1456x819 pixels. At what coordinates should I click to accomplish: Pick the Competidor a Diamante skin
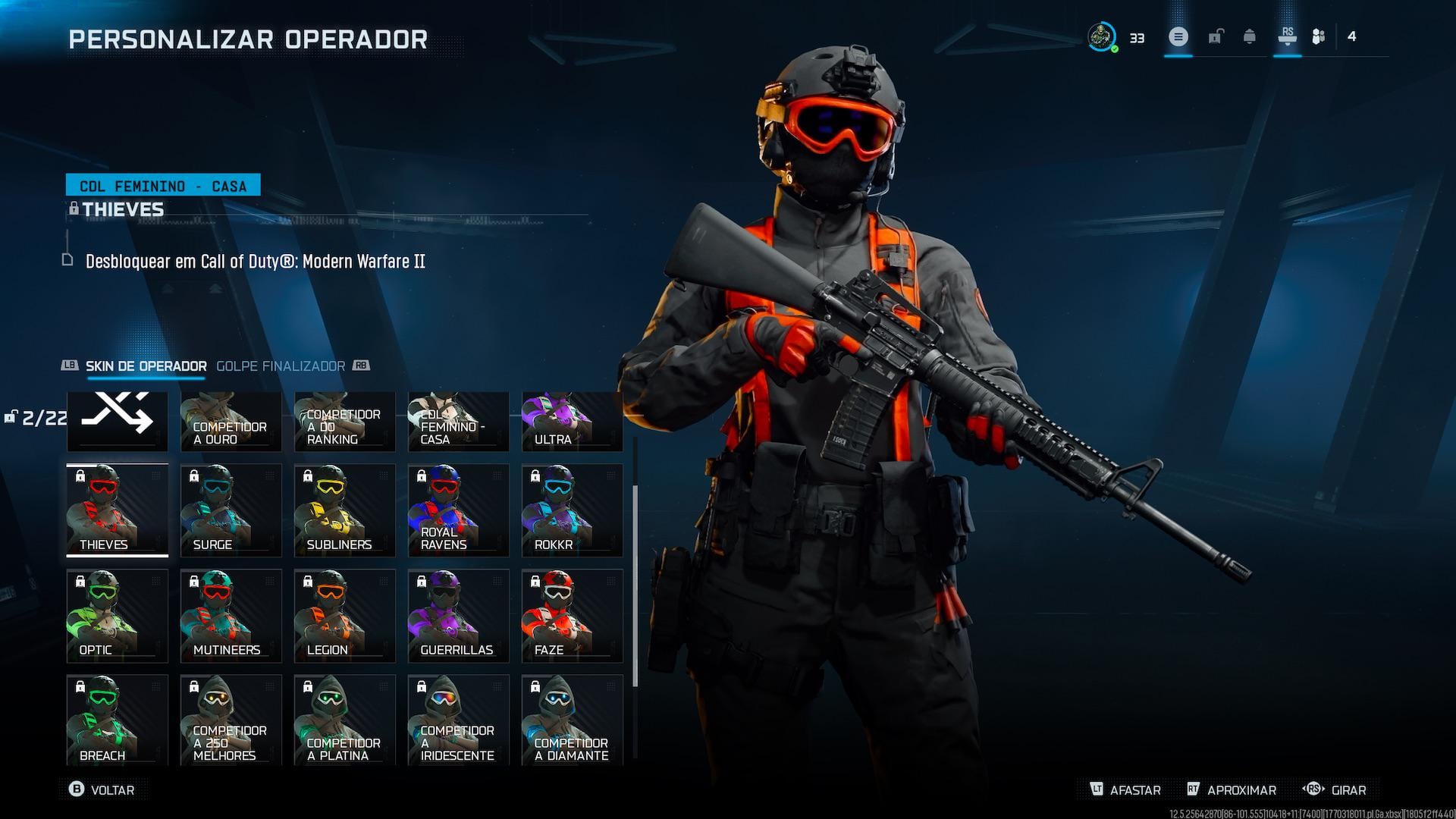573,719
